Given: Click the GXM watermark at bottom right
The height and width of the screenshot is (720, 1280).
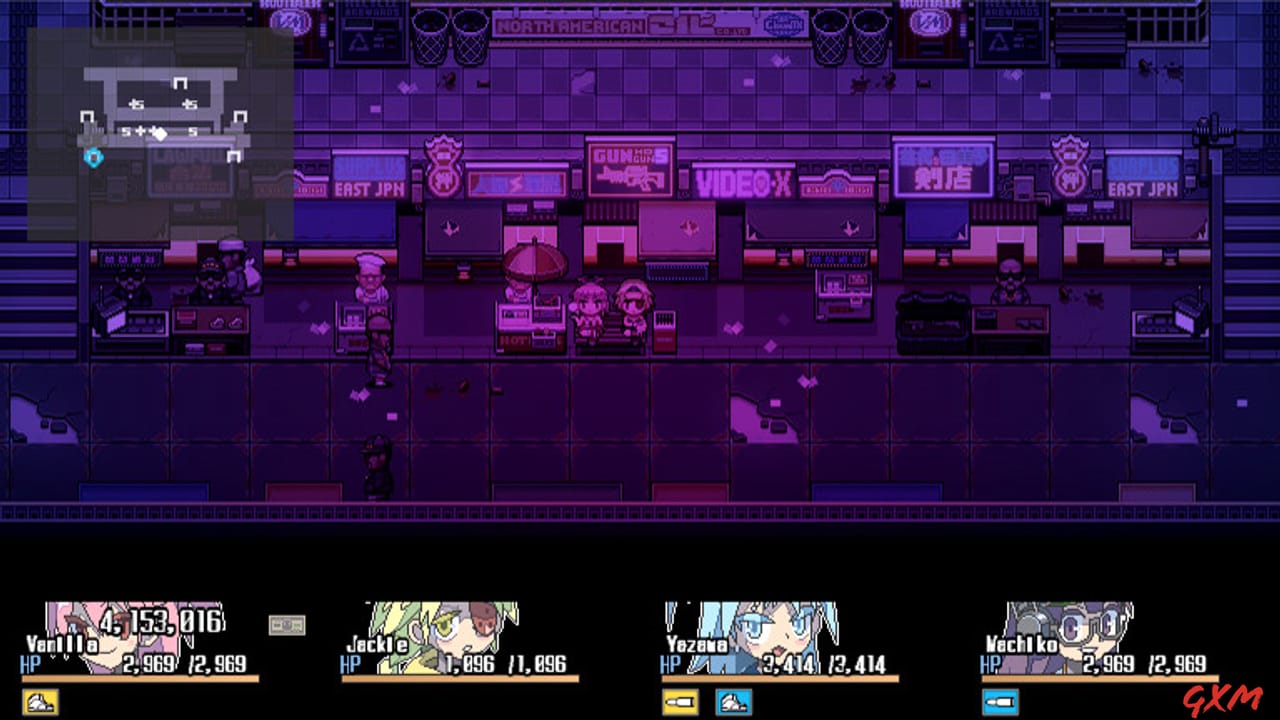Looking at the screenshot, I should tap(1222, 702).
